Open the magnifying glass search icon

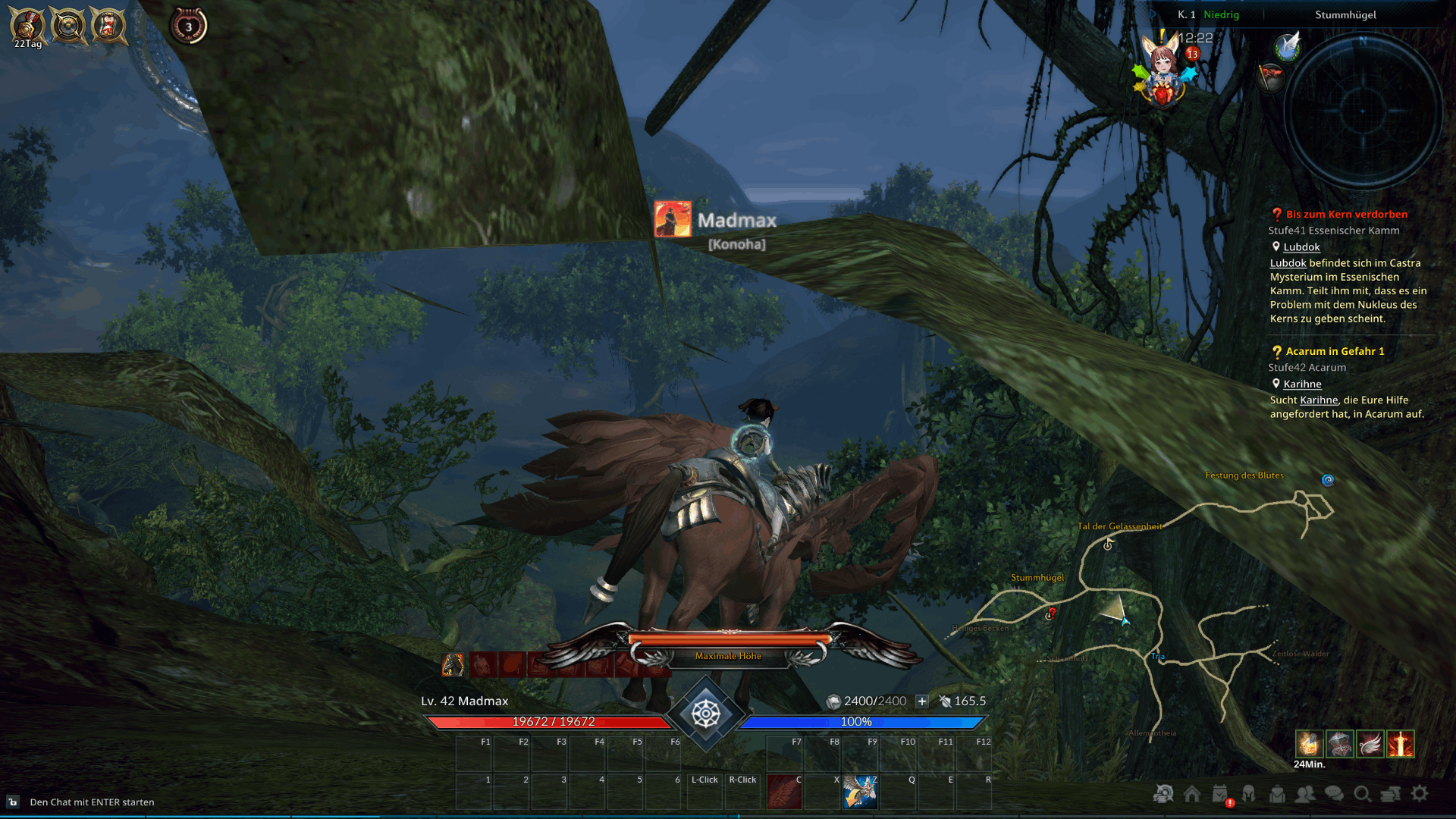click(1362, 793)
